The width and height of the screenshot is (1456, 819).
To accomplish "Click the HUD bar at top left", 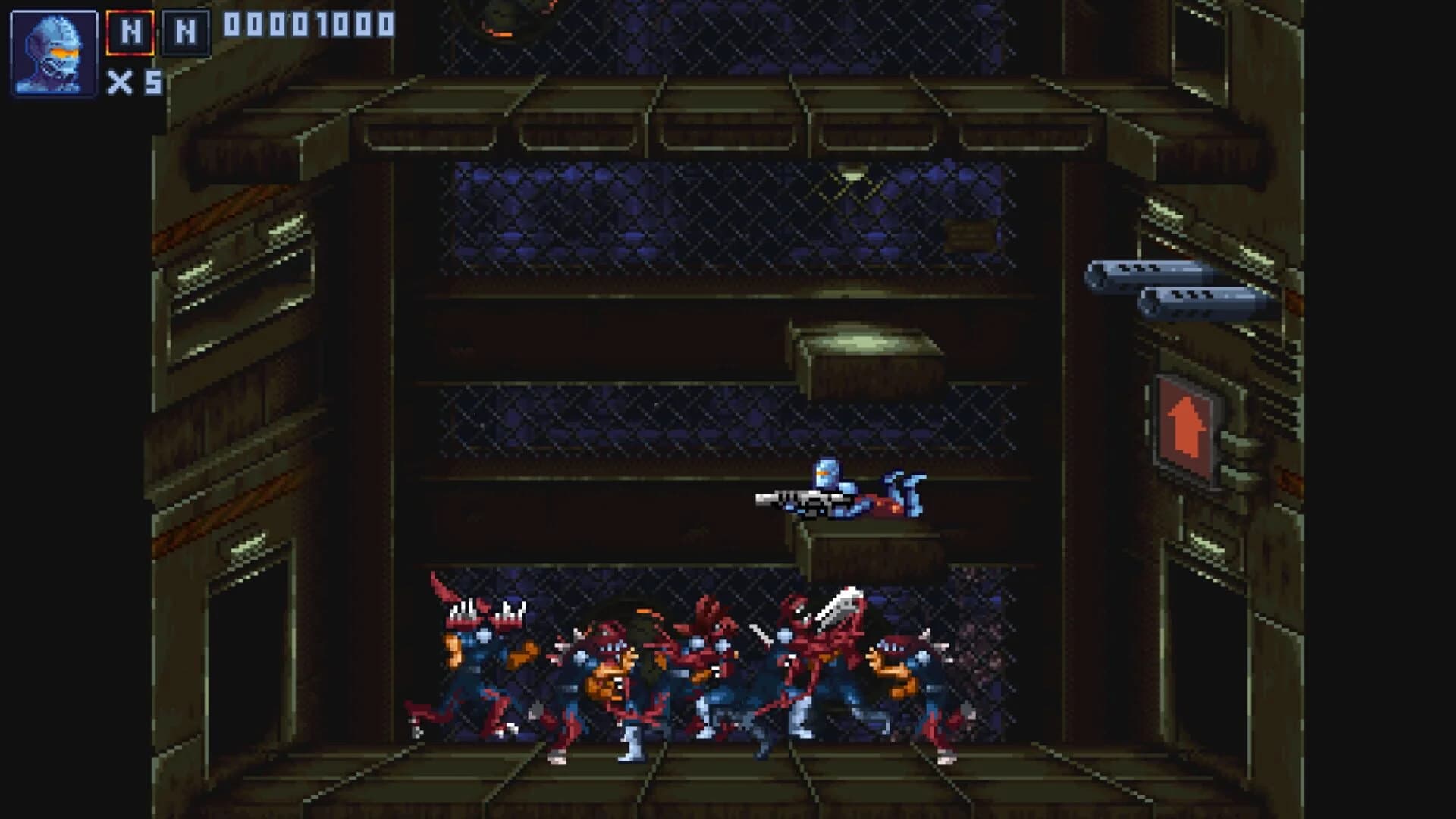I will (x=190, y=45).
